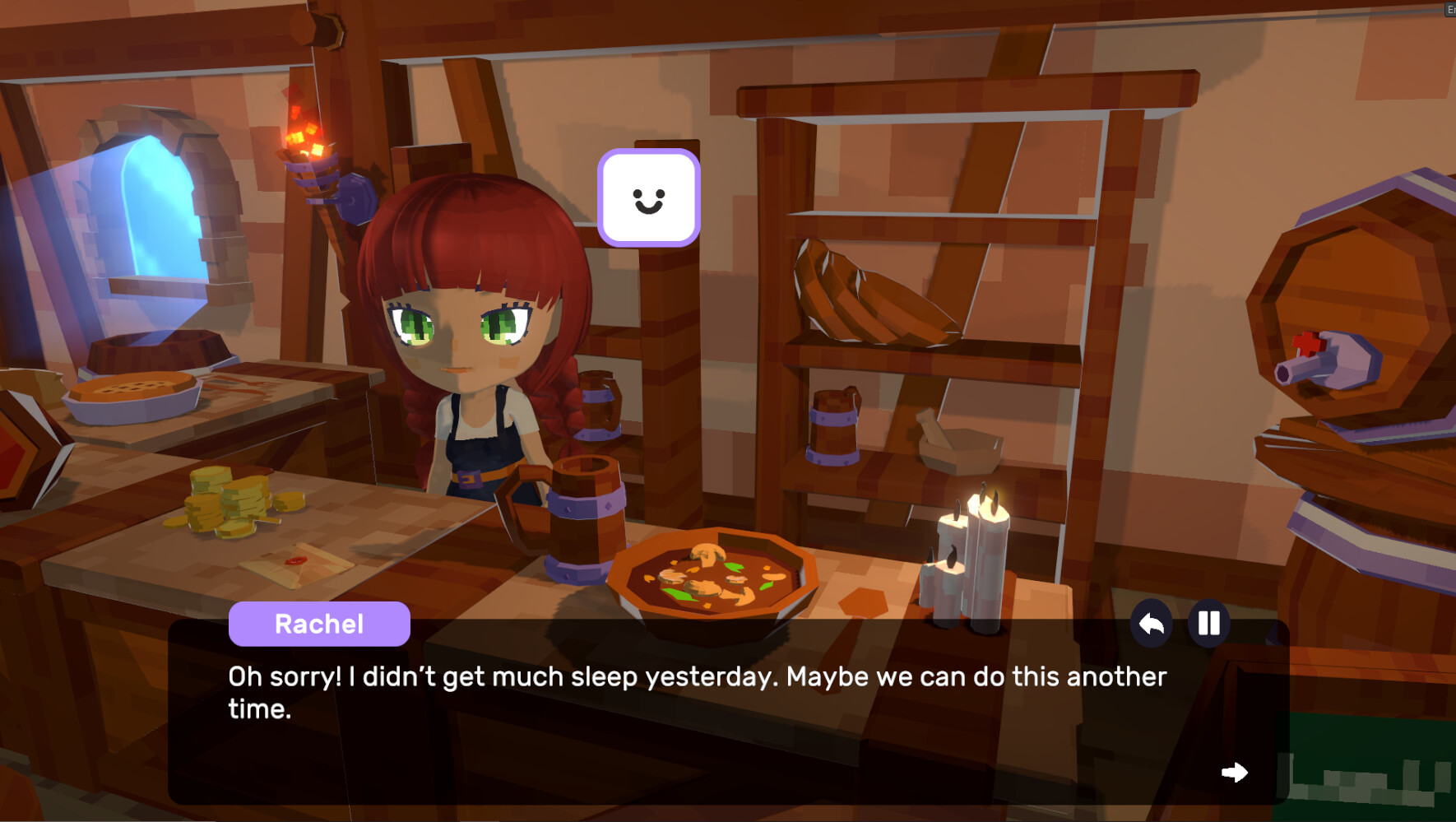Image resolution: width=1456 pixels, height=822 pixels.
Task: Toggle the dialogue auto-advance pause button
Action: [1208, 624]
